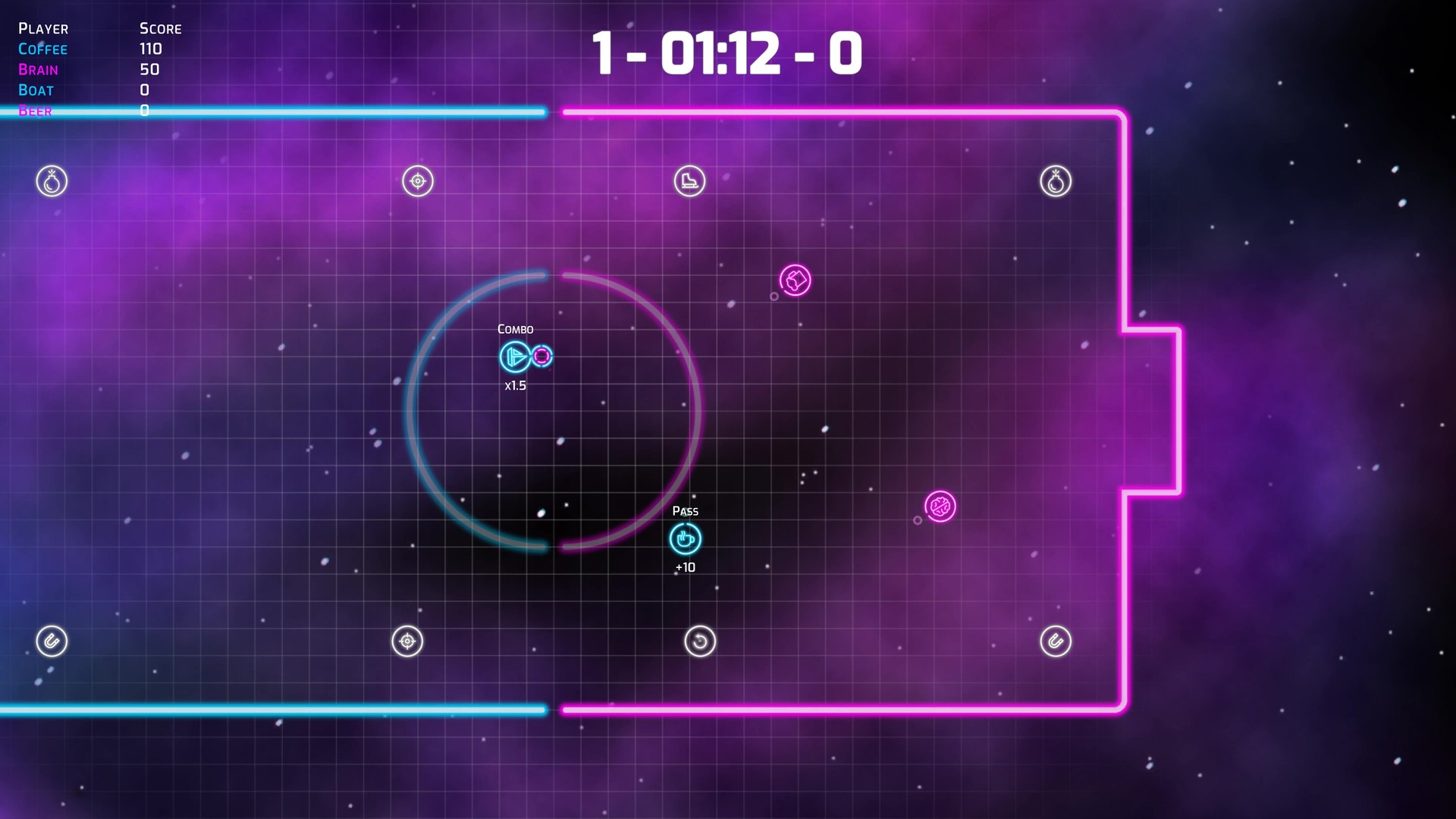Select the cyan coffee cup Pass token

tap(685, 539)
